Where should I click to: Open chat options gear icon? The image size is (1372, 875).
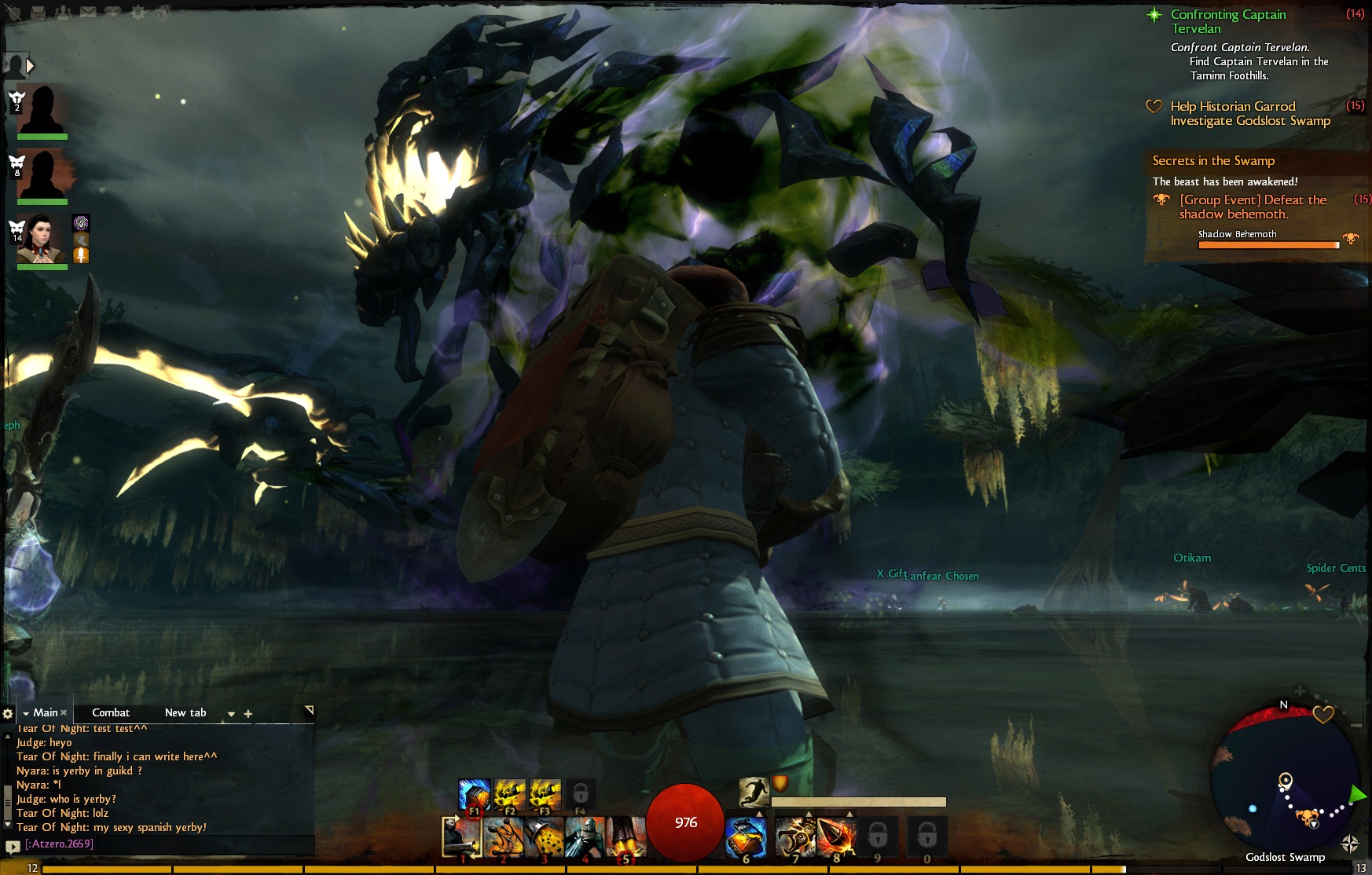tap(8, 713)
